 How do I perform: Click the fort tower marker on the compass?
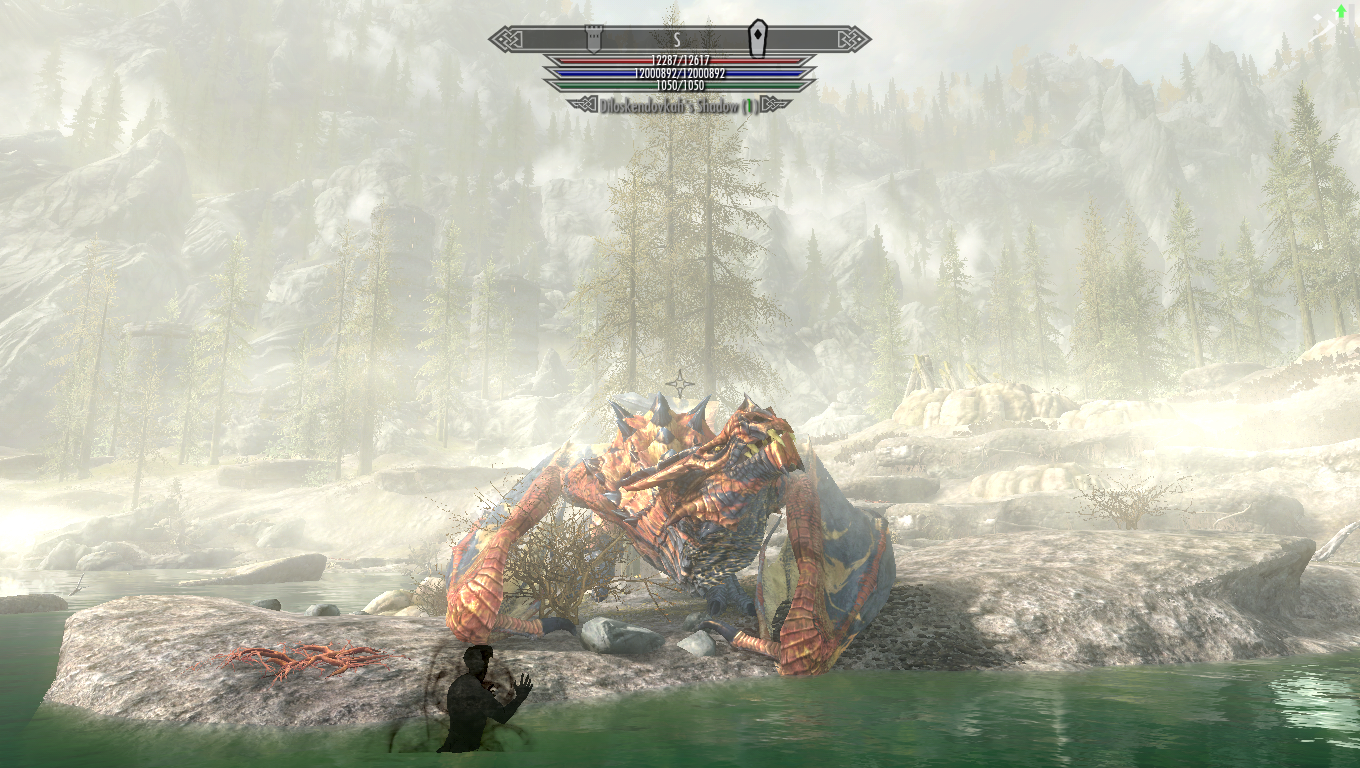click(x=592, y=39)
